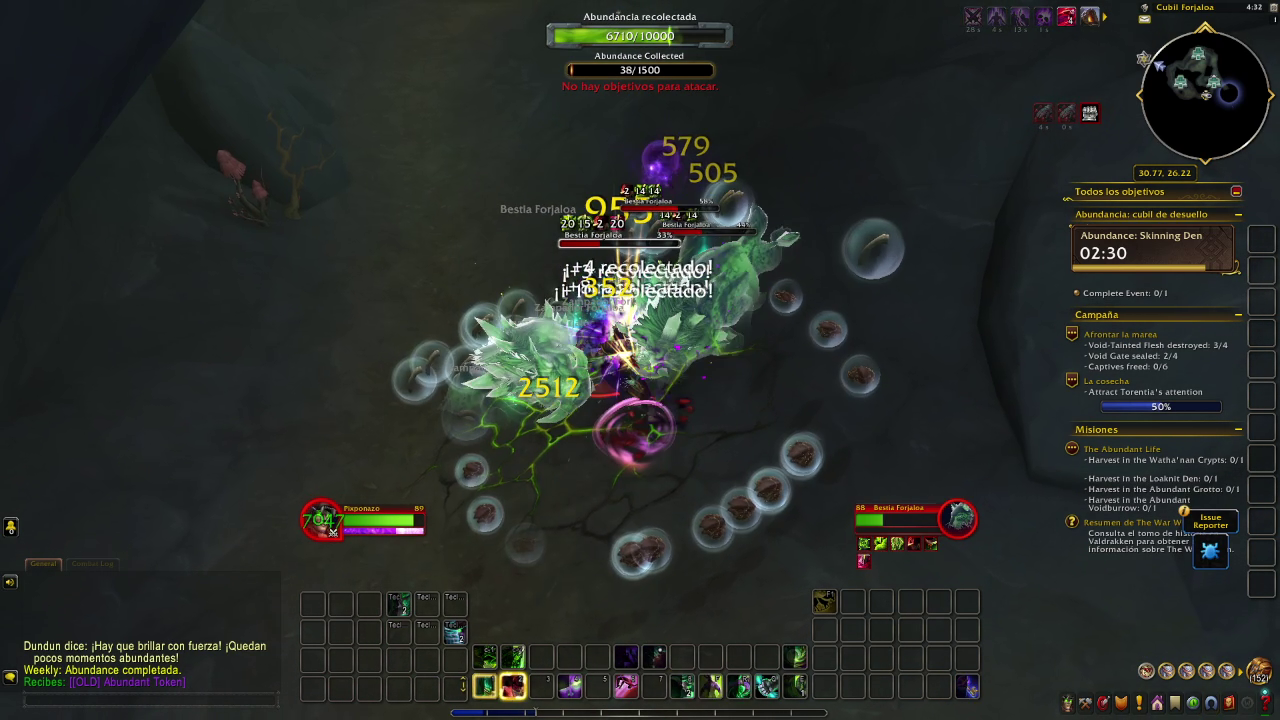Open the house-shaped housing micro button
Screen dimensions: 1280x720
[1157, 703]
